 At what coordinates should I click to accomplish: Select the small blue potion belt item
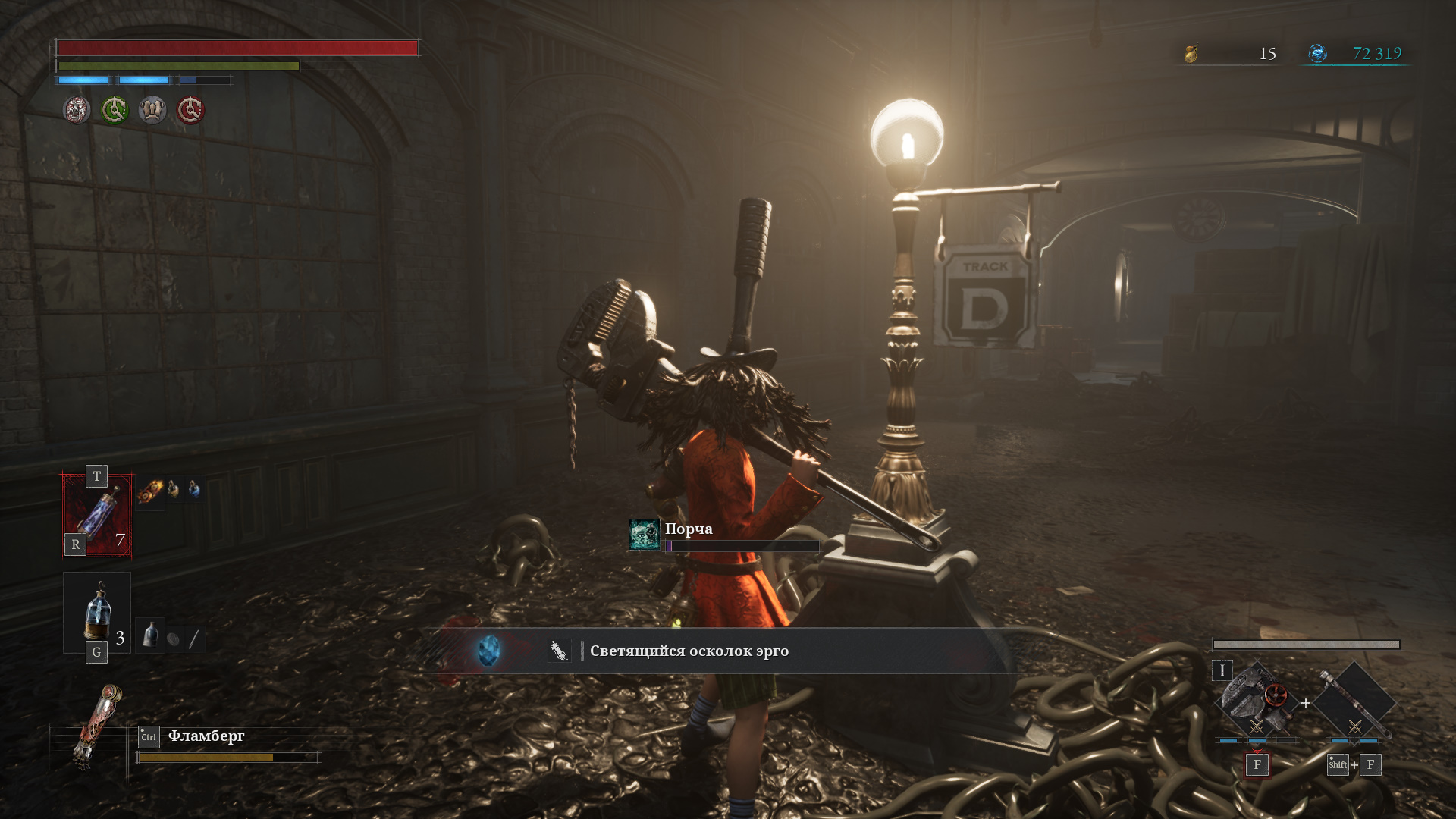(194, 489)
